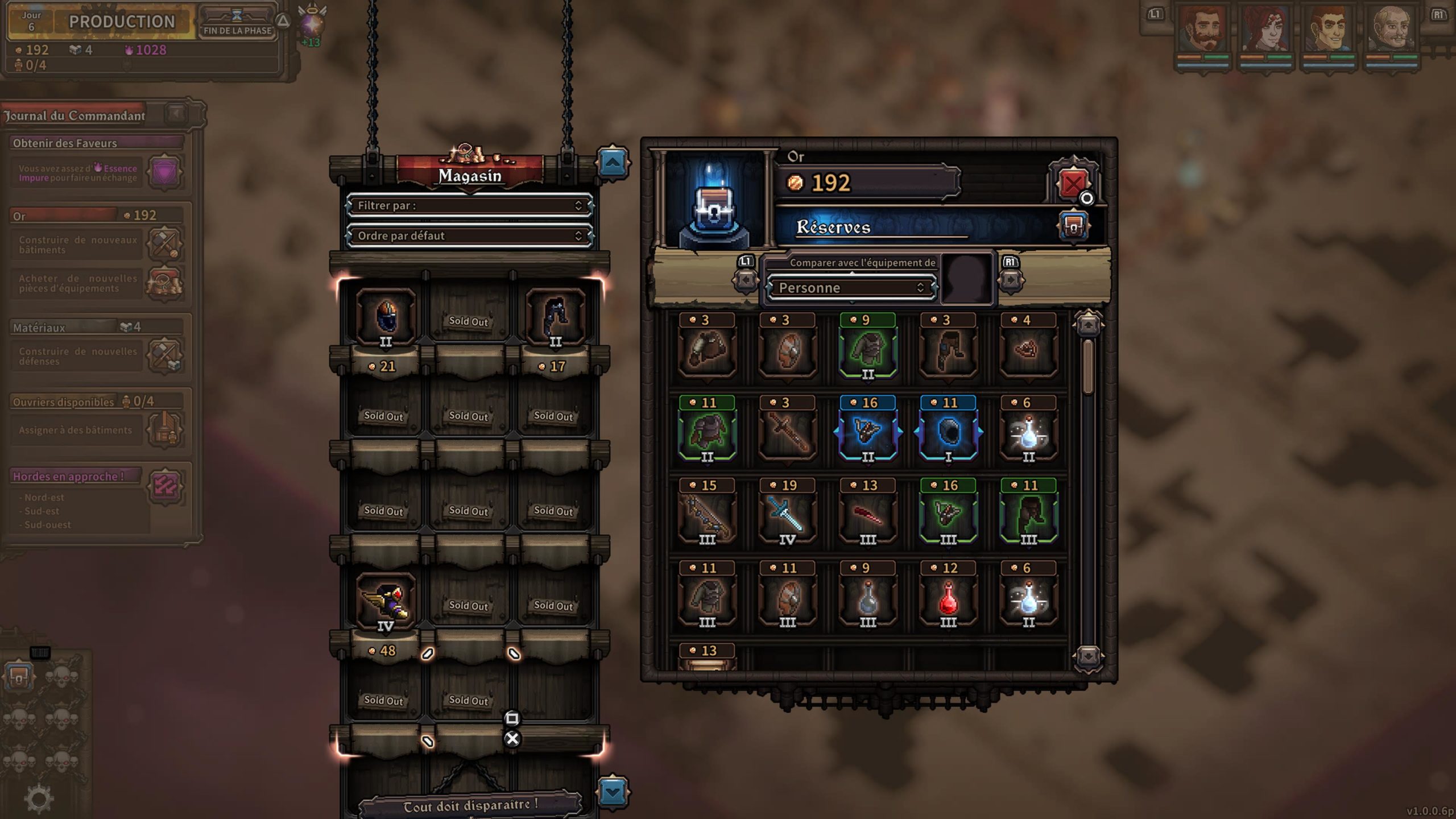The image size is (1456, 819).
Task: Open the 'Filtrer par' dropdown
Action: pos(470,205)
